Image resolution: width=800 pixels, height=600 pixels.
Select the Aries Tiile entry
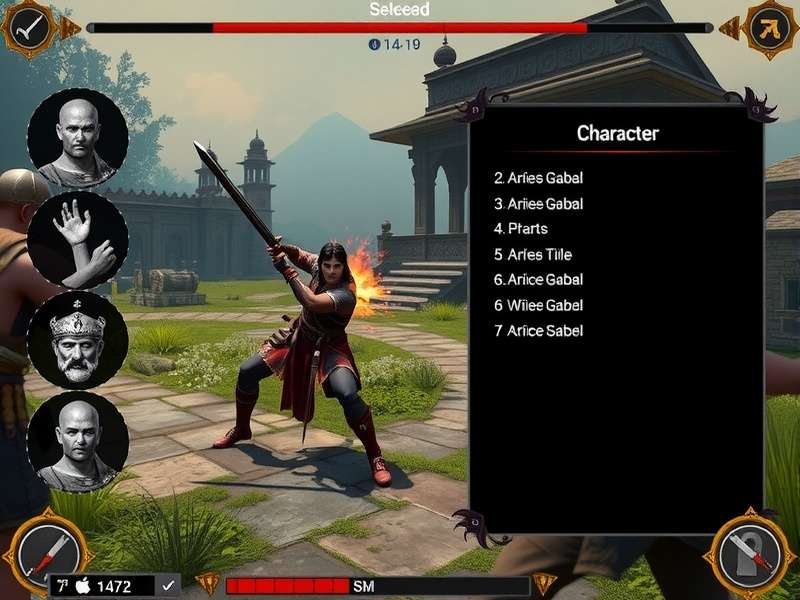[x=532, y=255]
